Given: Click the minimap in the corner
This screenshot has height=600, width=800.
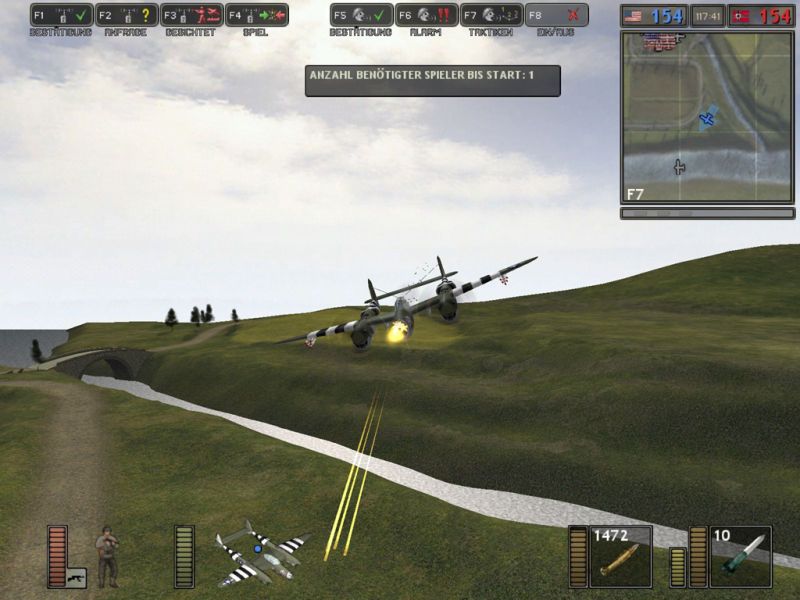Looking at the screenshot, I should (x=707, y=117).
